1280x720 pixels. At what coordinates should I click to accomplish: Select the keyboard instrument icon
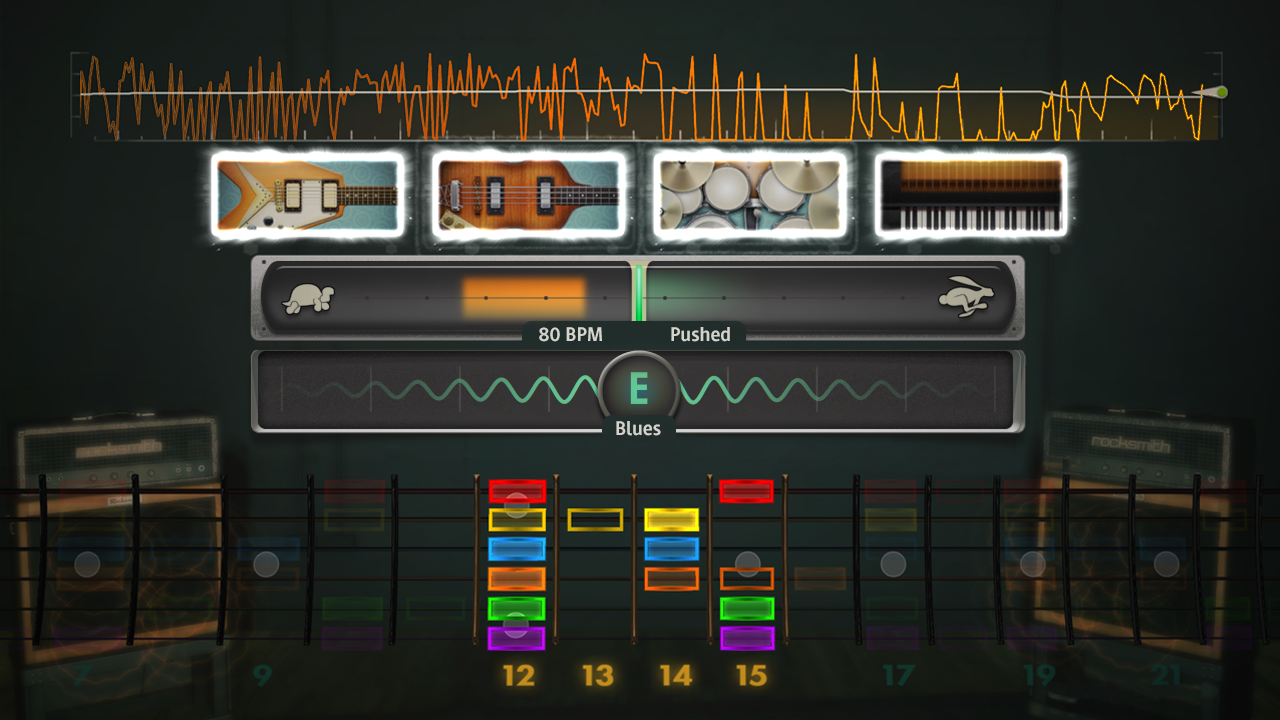[x=970, y=195]
